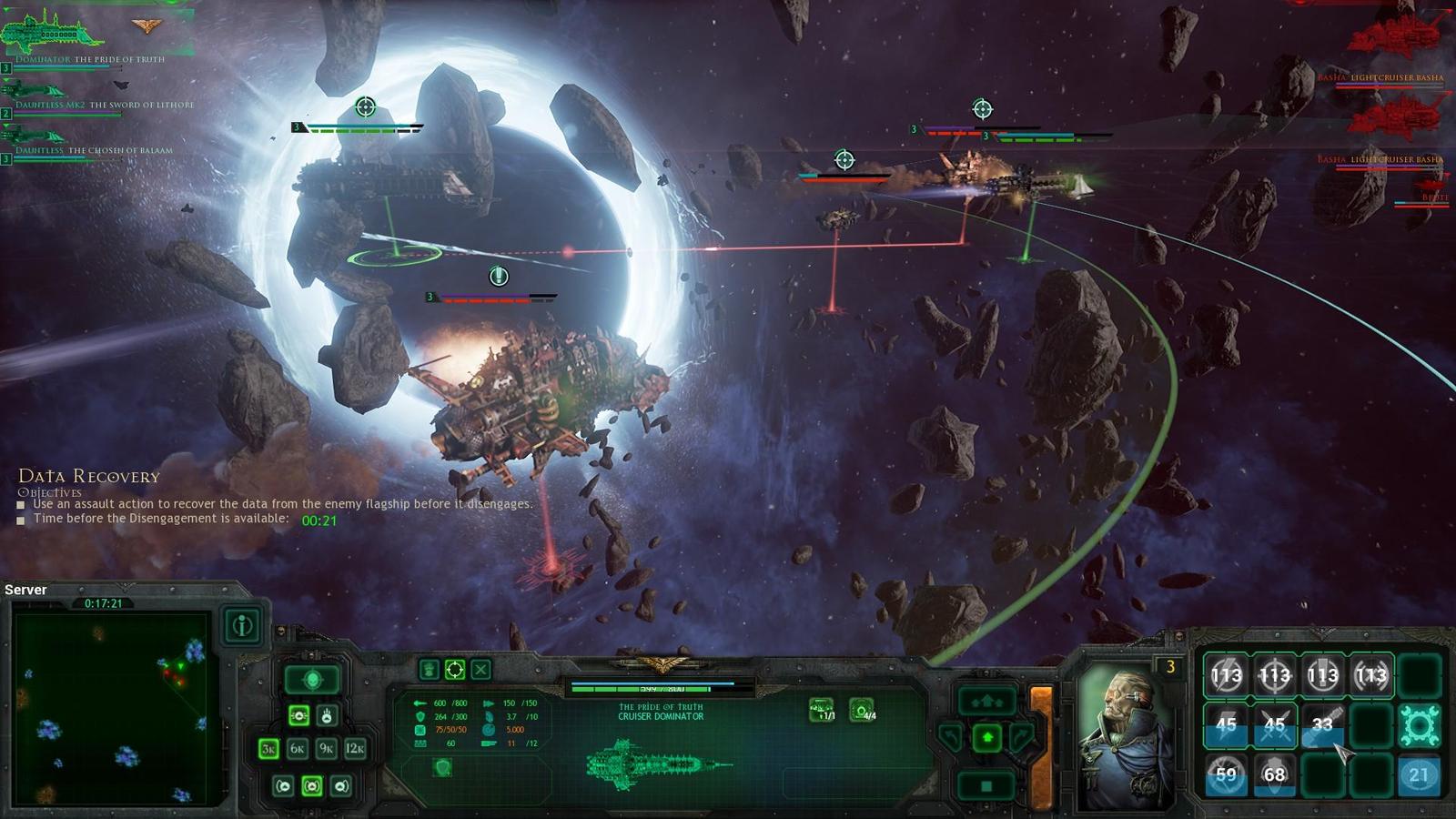Set engagement range to 3K
This screenshot has width=1456, height=819.
(x=268, y=749)
